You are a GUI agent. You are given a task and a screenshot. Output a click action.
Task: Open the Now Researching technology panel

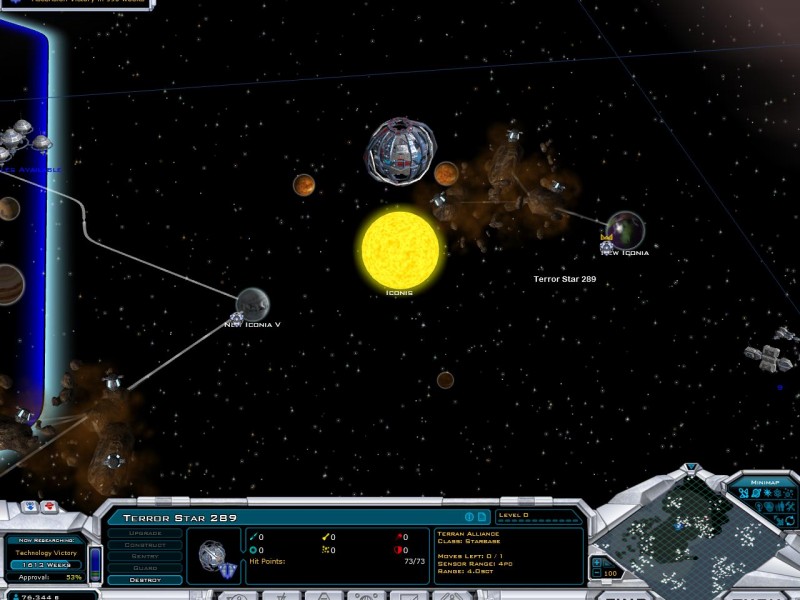pyautogui.click(x=46, y=552)
